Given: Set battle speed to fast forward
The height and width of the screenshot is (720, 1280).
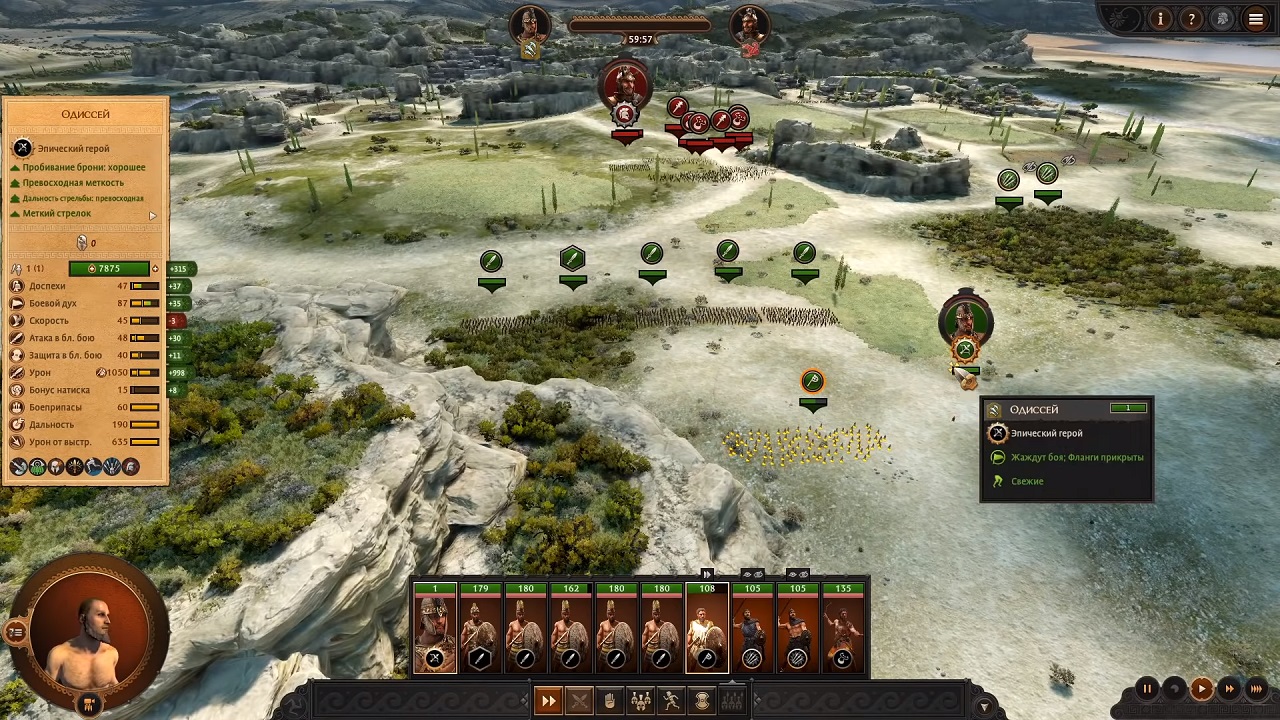Looking at the screenshot, I should tap(1229, 688).
